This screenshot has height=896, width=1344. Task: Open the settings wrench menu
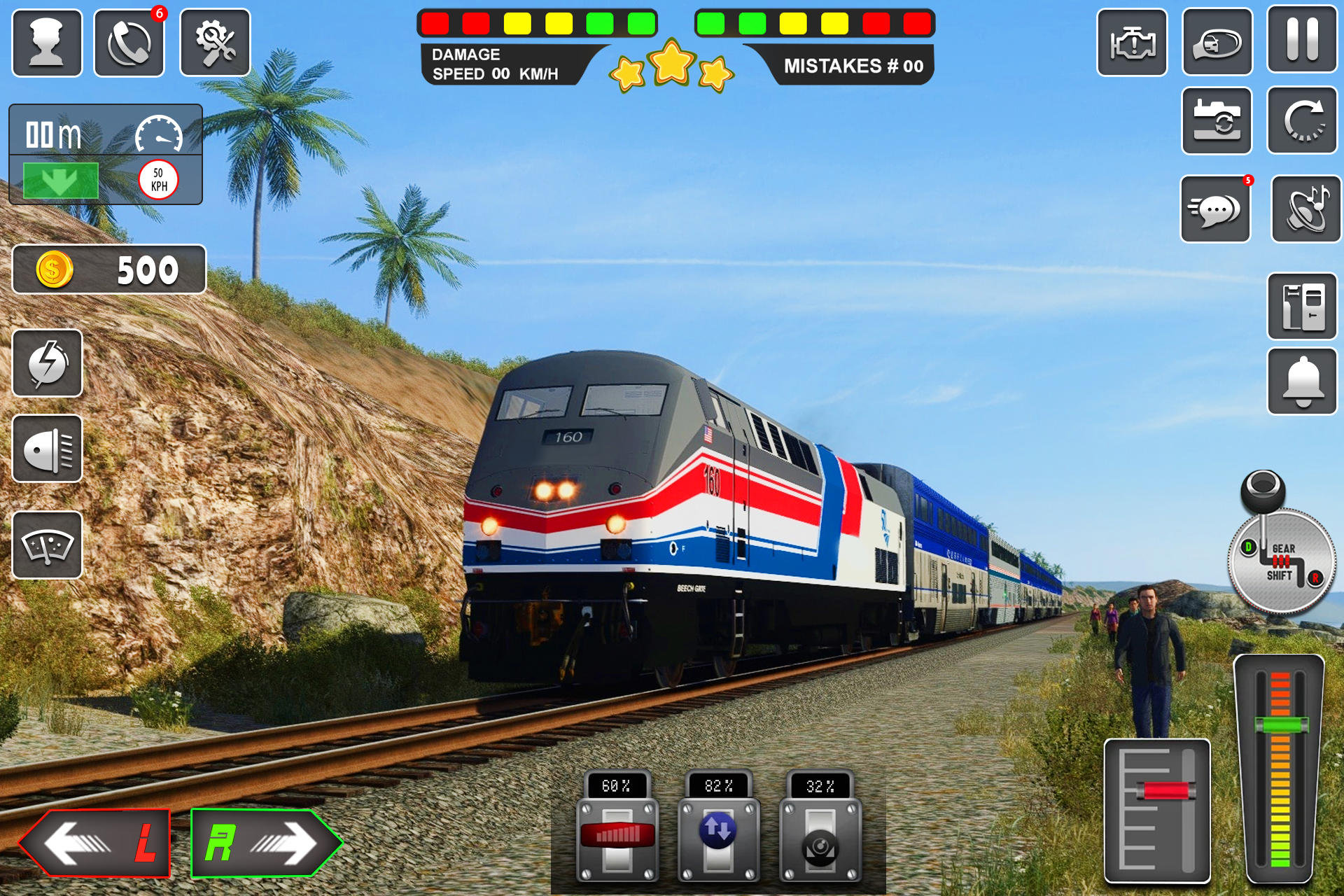[213, 42]
